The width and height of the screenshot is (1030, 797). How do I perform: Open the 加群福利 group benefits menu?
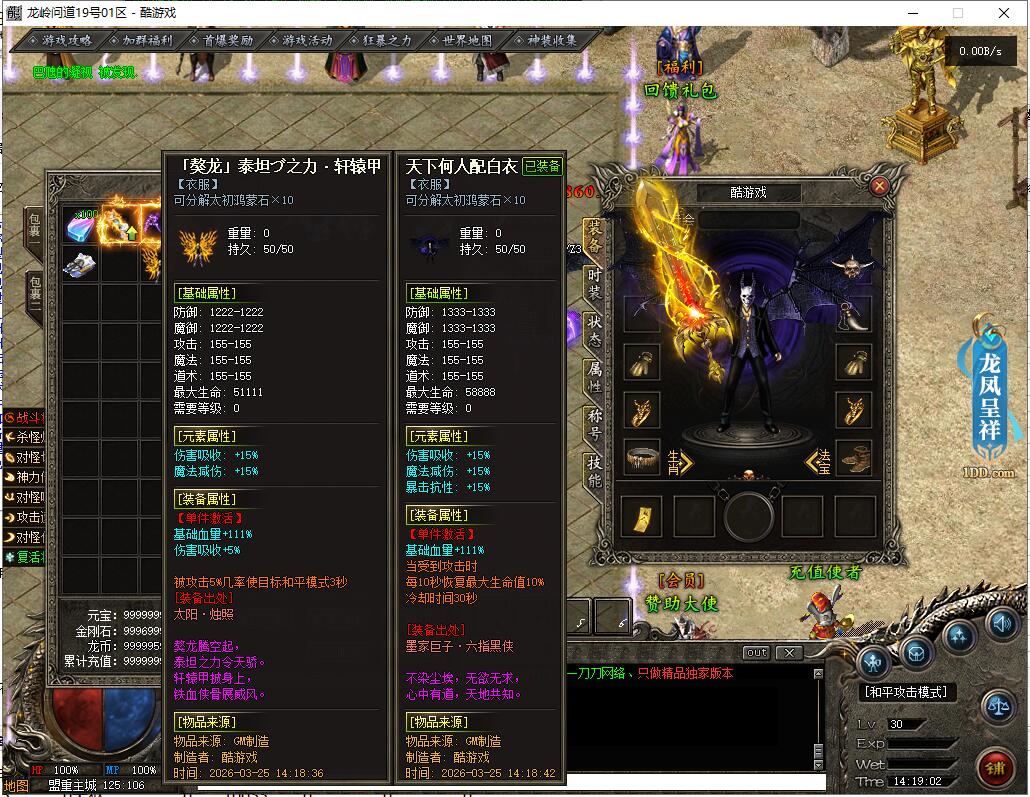[141, 41]
